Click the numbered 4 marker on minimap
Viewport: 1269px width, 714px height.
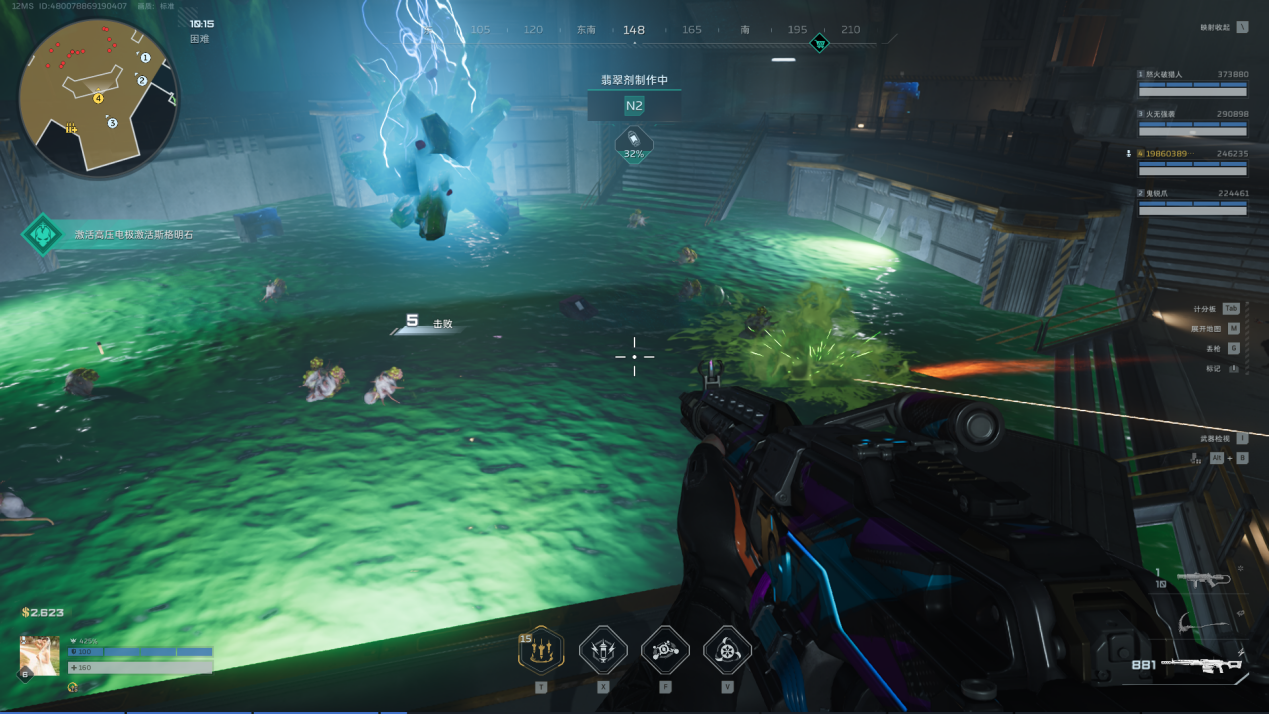click(98, 98)
